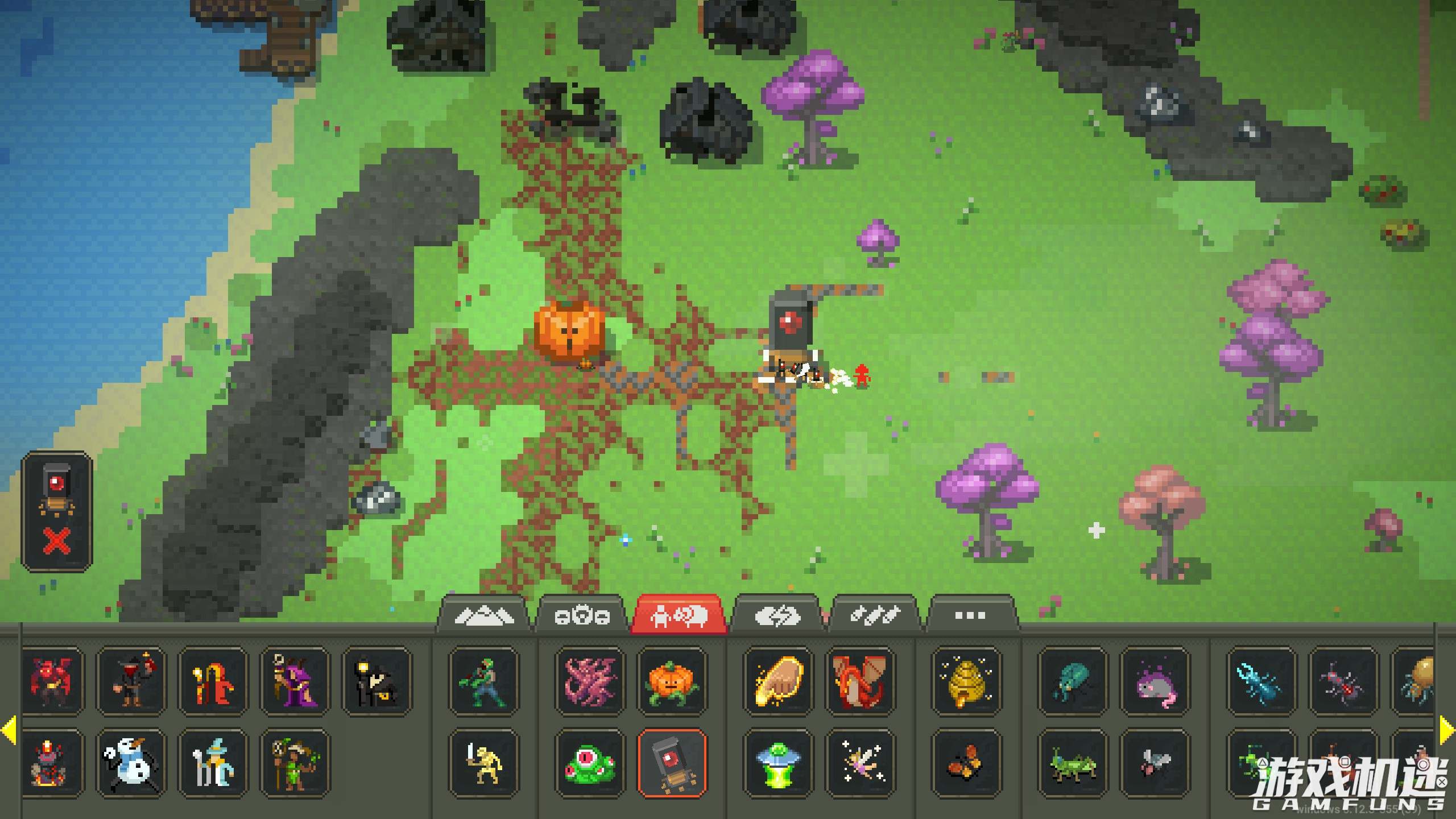The width and height of the screenshot is (1456, 819).
Task: Activate the god finger power
Action: [x=778, y=681]
